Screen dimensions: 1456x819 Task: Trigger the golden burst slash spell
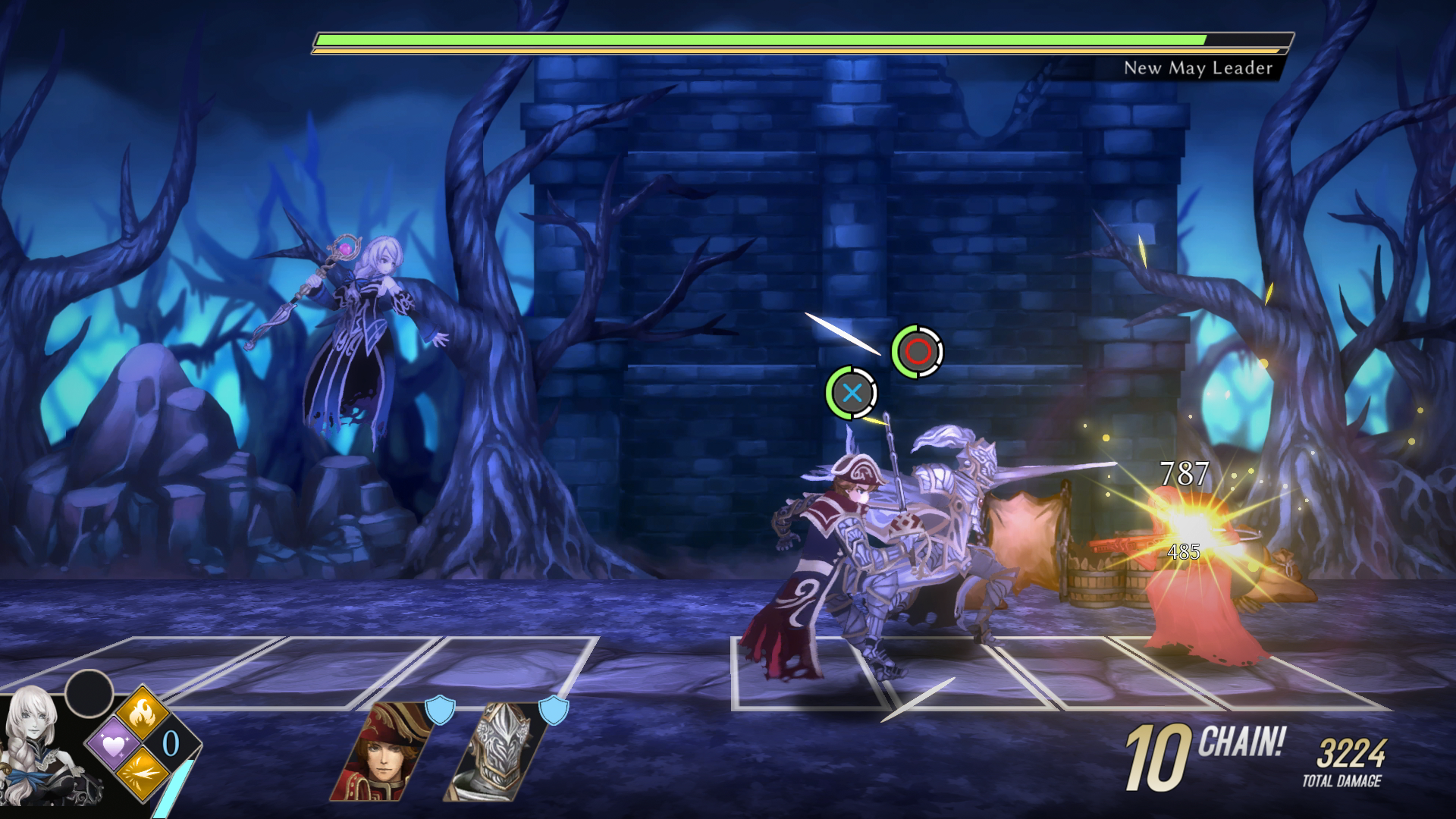click(x=142, y=775)
